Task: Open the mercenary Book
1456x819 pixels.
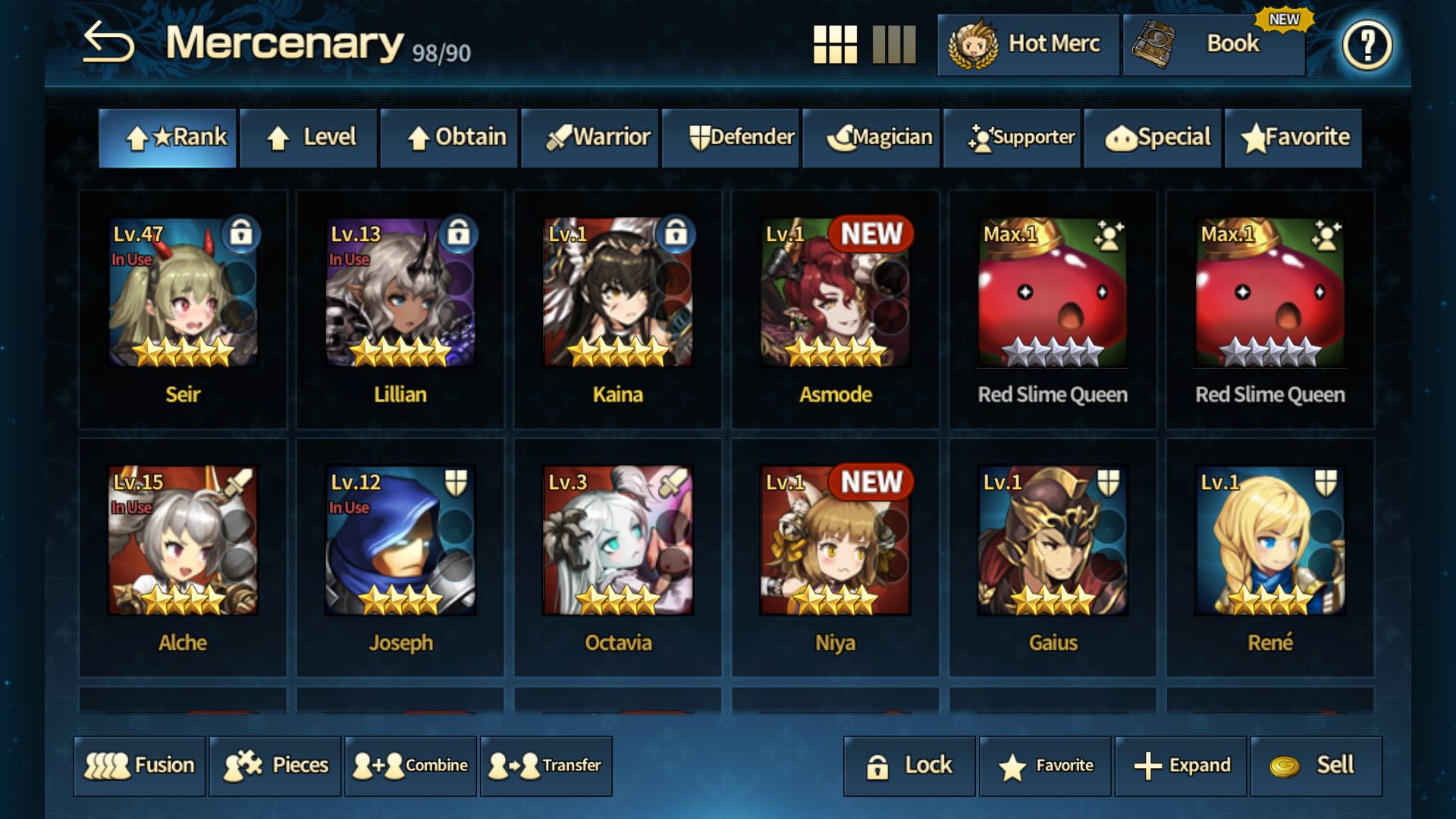Action: [1213, 45]
